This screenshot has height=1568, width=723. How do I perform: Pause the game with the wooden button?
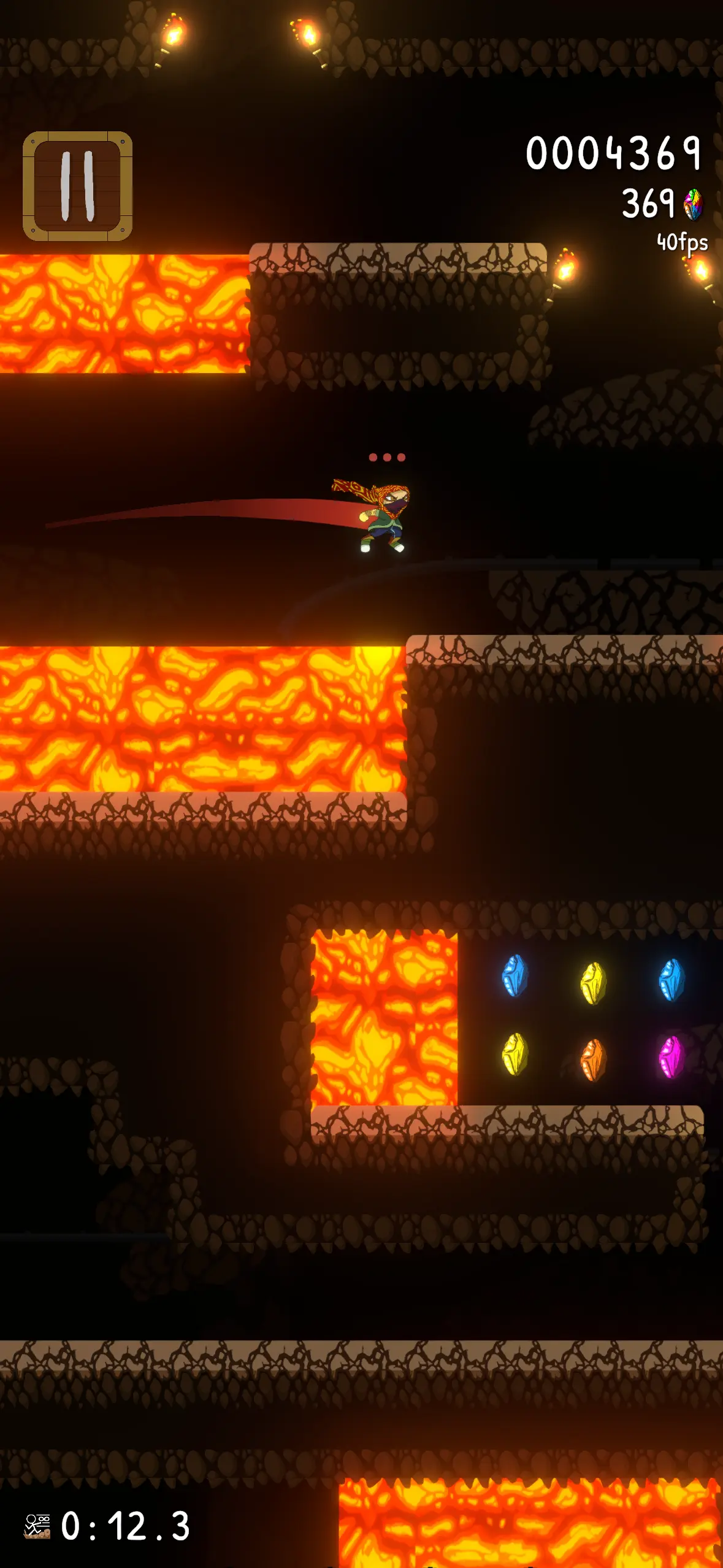(78, 186)
